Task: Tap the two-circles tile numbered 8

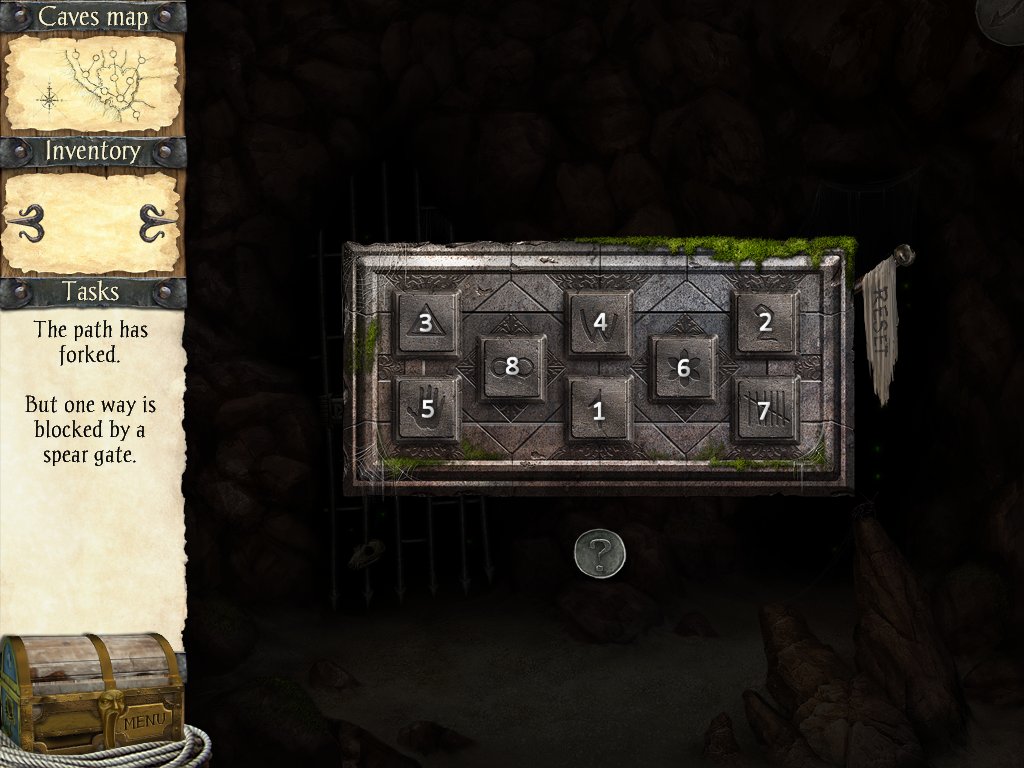Action: click(511, 367)
